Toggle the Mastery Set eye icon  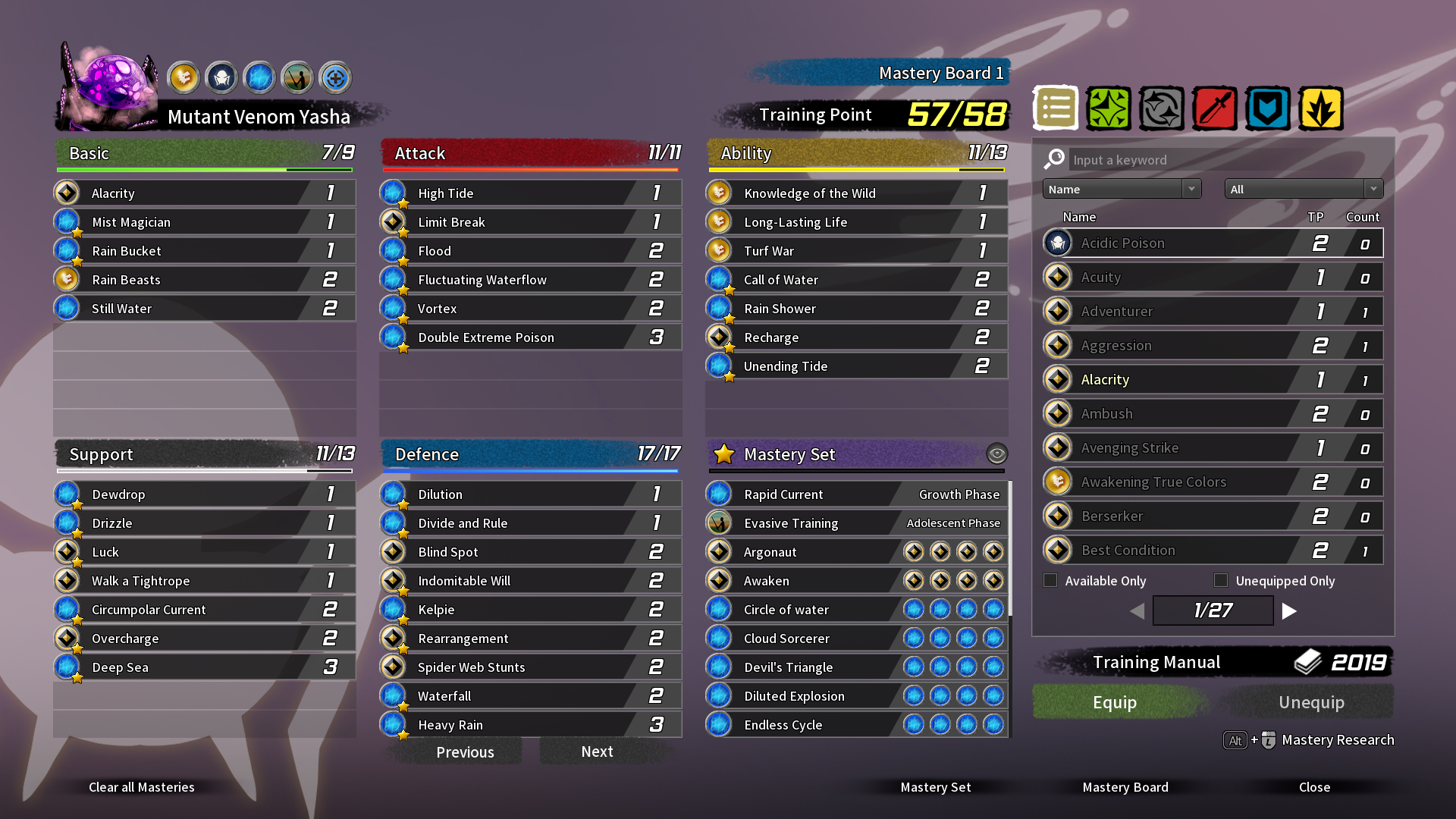point(996,453)
